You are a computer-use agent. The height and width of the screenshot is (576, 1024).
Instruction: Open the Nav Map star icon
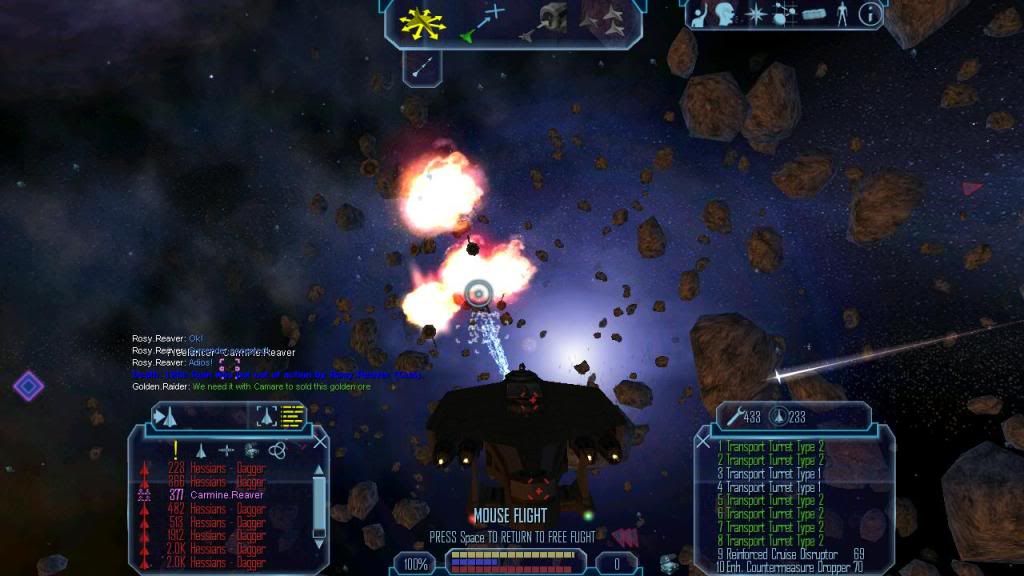pyautogui.click(x=756, y=14)
